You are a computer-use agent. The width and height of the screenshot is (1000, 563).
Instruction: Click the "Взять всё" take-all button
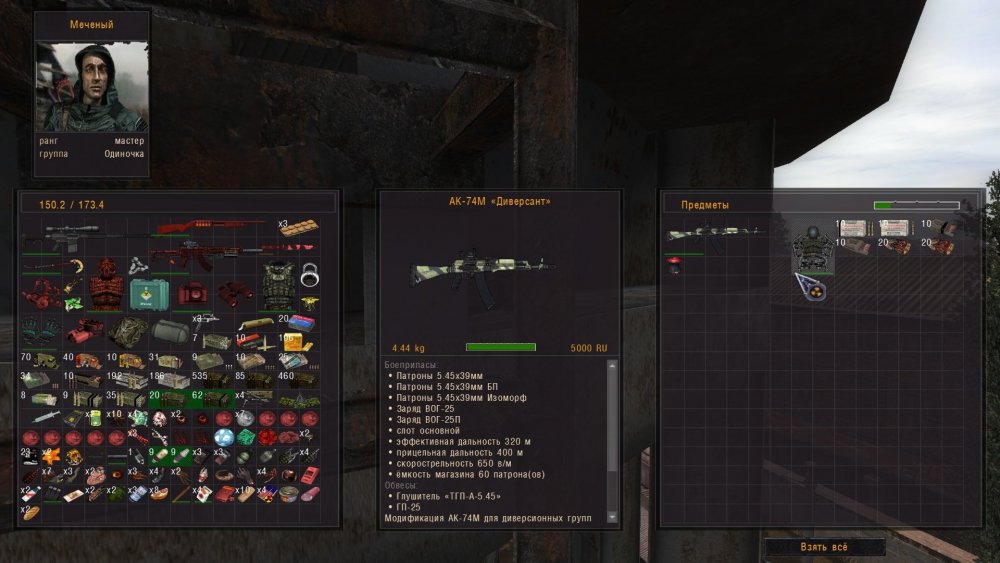(x=825, y=548)
